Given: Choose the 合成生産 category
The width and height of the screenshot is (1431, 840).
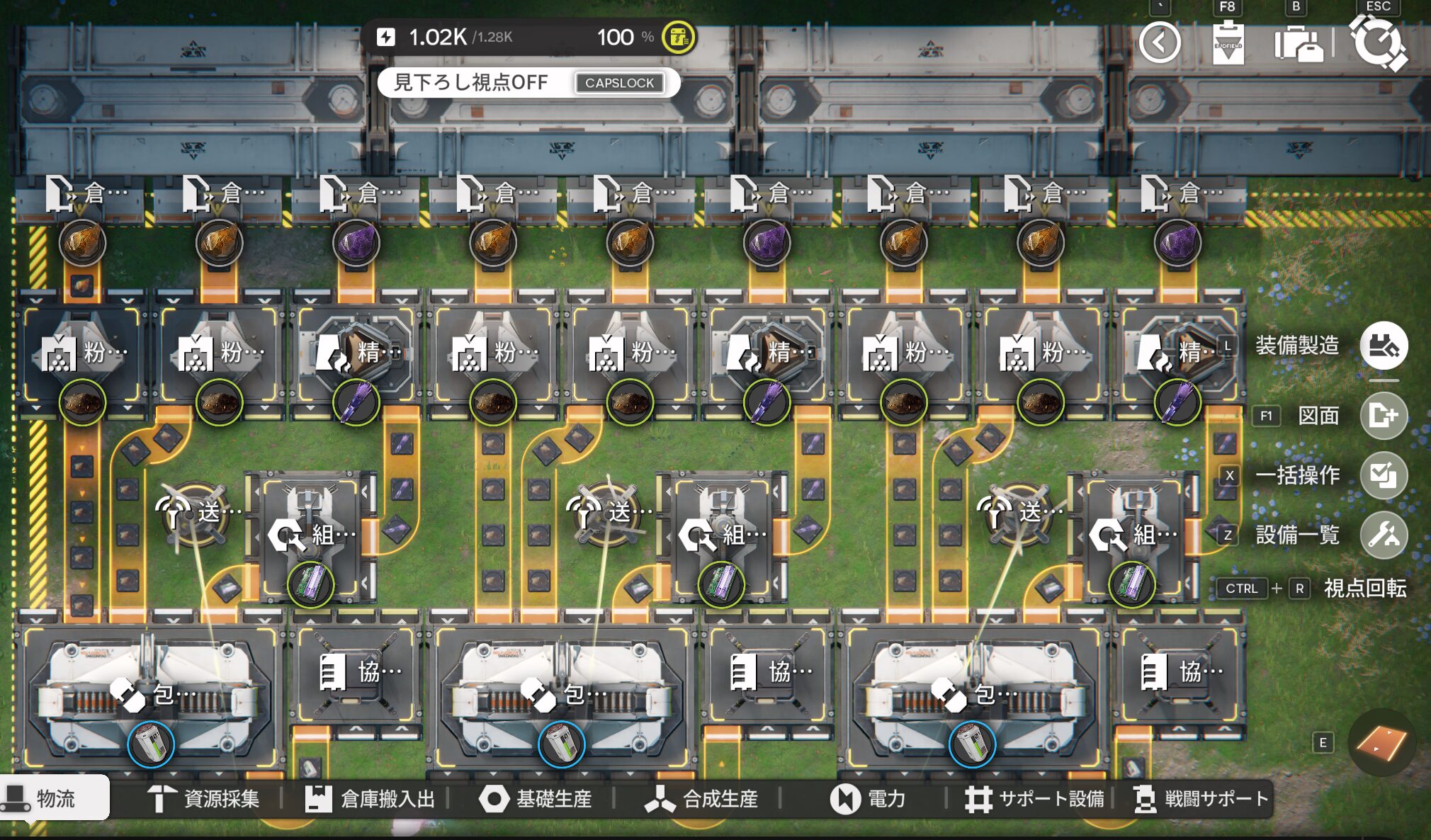Looking at the screenshot, I should click(x=701, y=799).
